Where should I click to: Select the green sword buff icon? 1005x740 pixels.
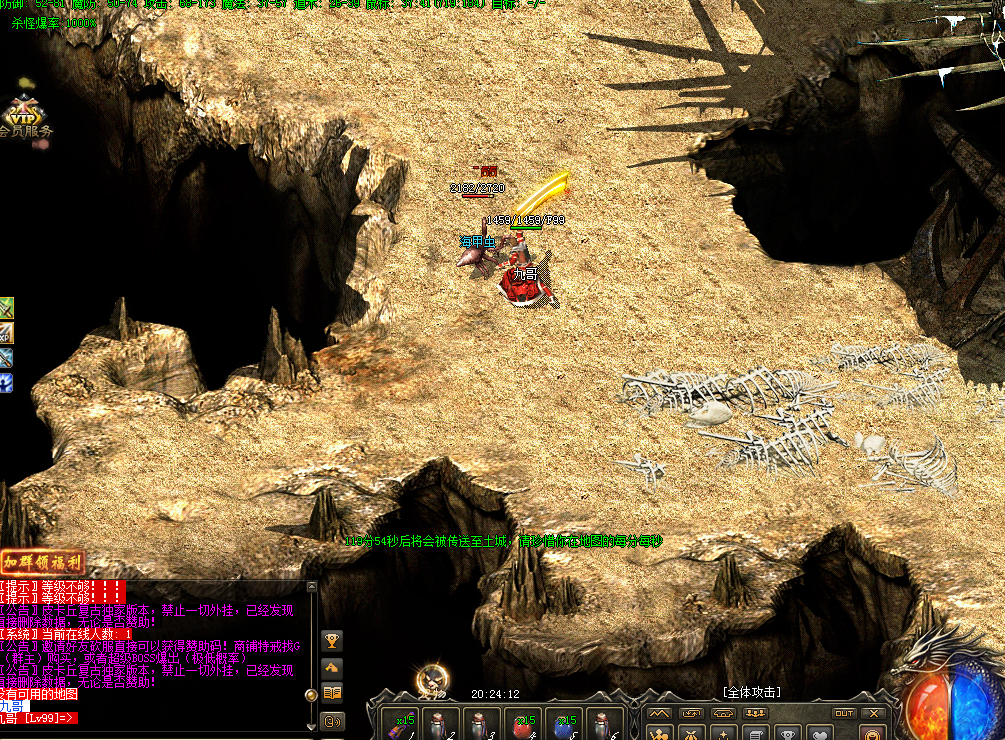[6, 307]
